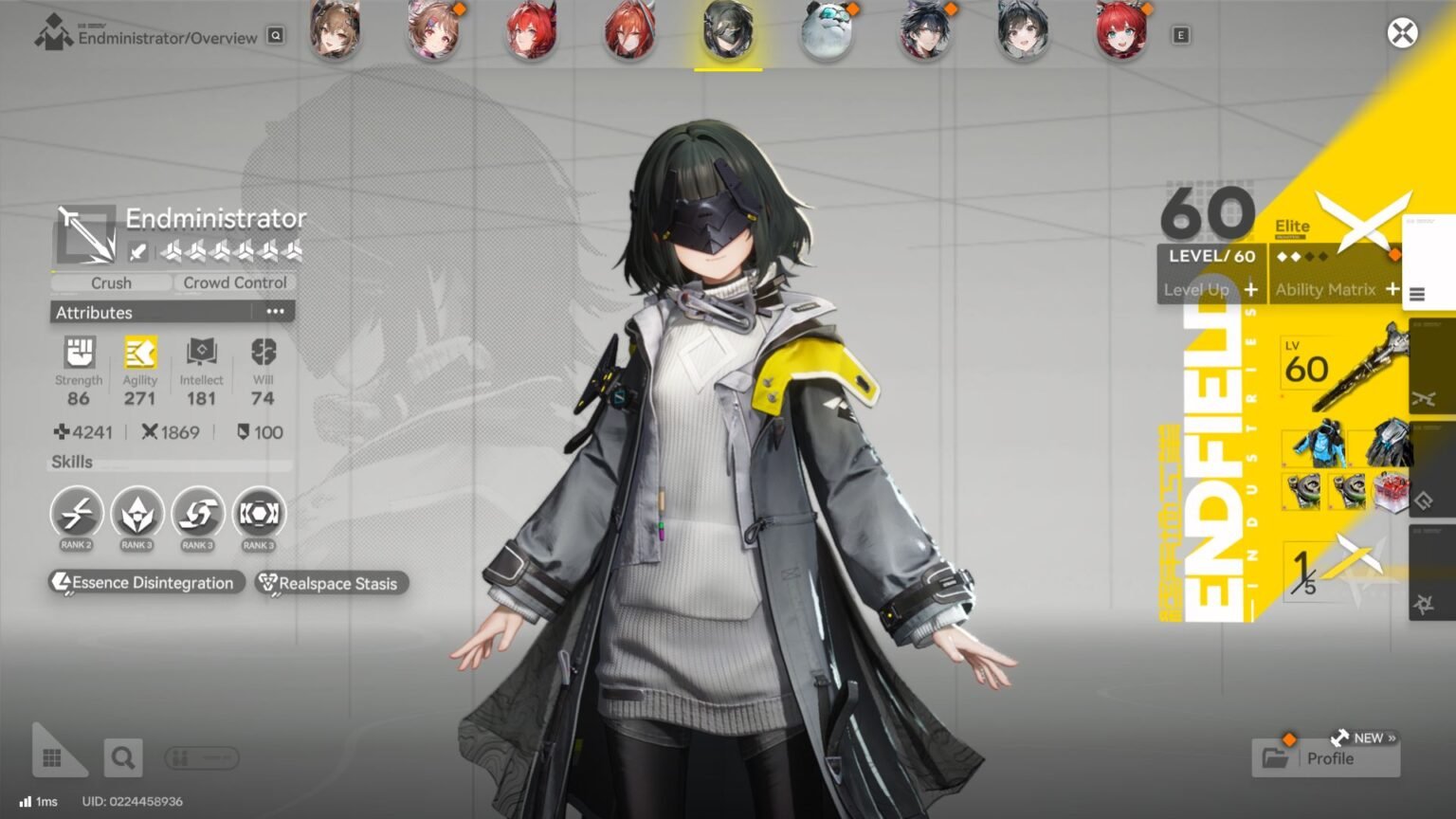Open the hamburger menu on the right panel
Viewport: 1456px width, 819px height.
click(x=1419, y=294)
